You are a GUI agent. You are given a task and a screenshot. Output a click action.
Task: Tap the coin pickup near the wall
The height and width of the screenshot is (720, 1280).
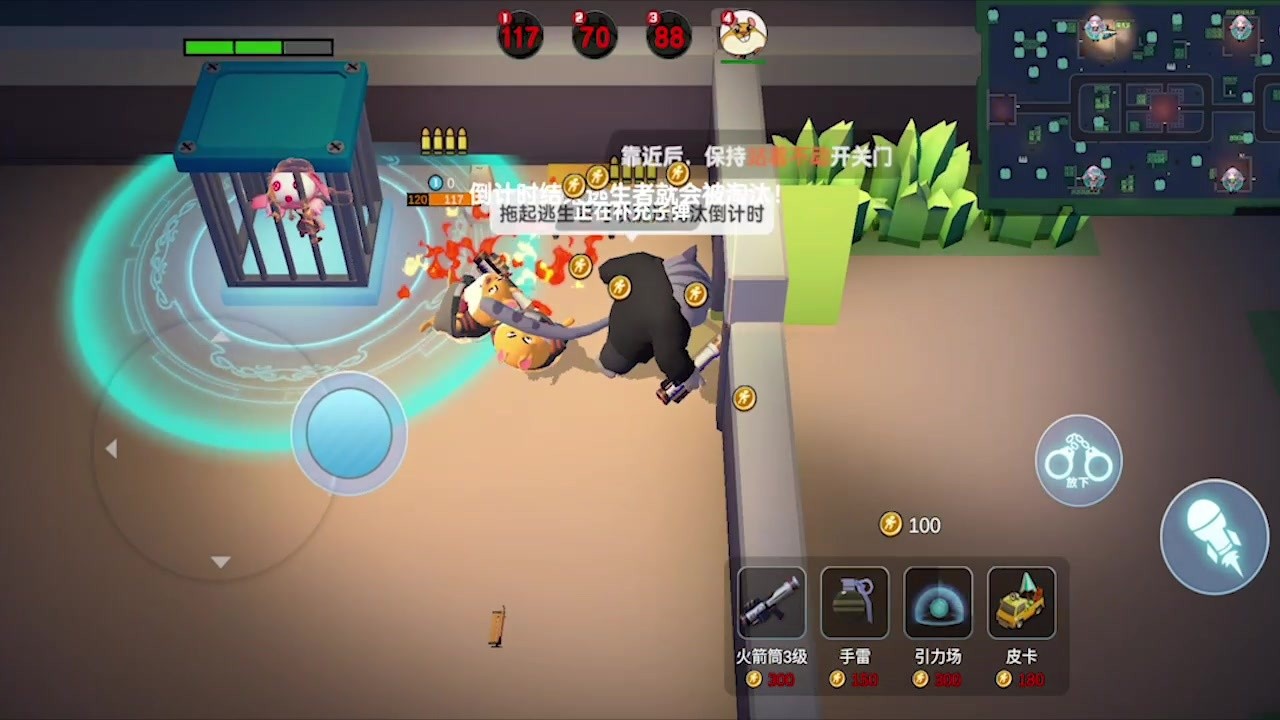pyautogui.click(x=743, y=397)
